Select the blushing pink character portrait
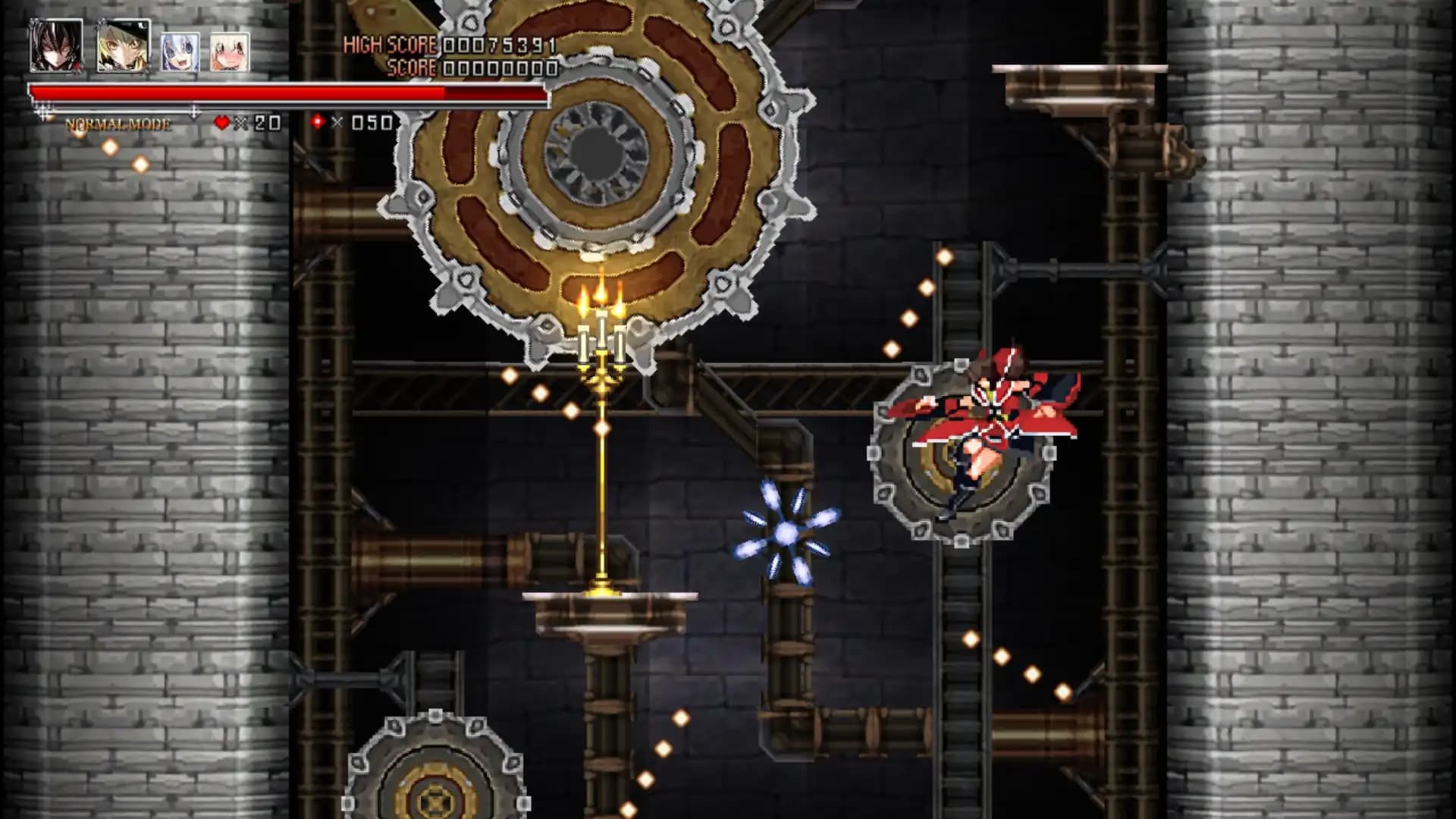This screenshot has height=819, width=1456. [x=227, y=52]
